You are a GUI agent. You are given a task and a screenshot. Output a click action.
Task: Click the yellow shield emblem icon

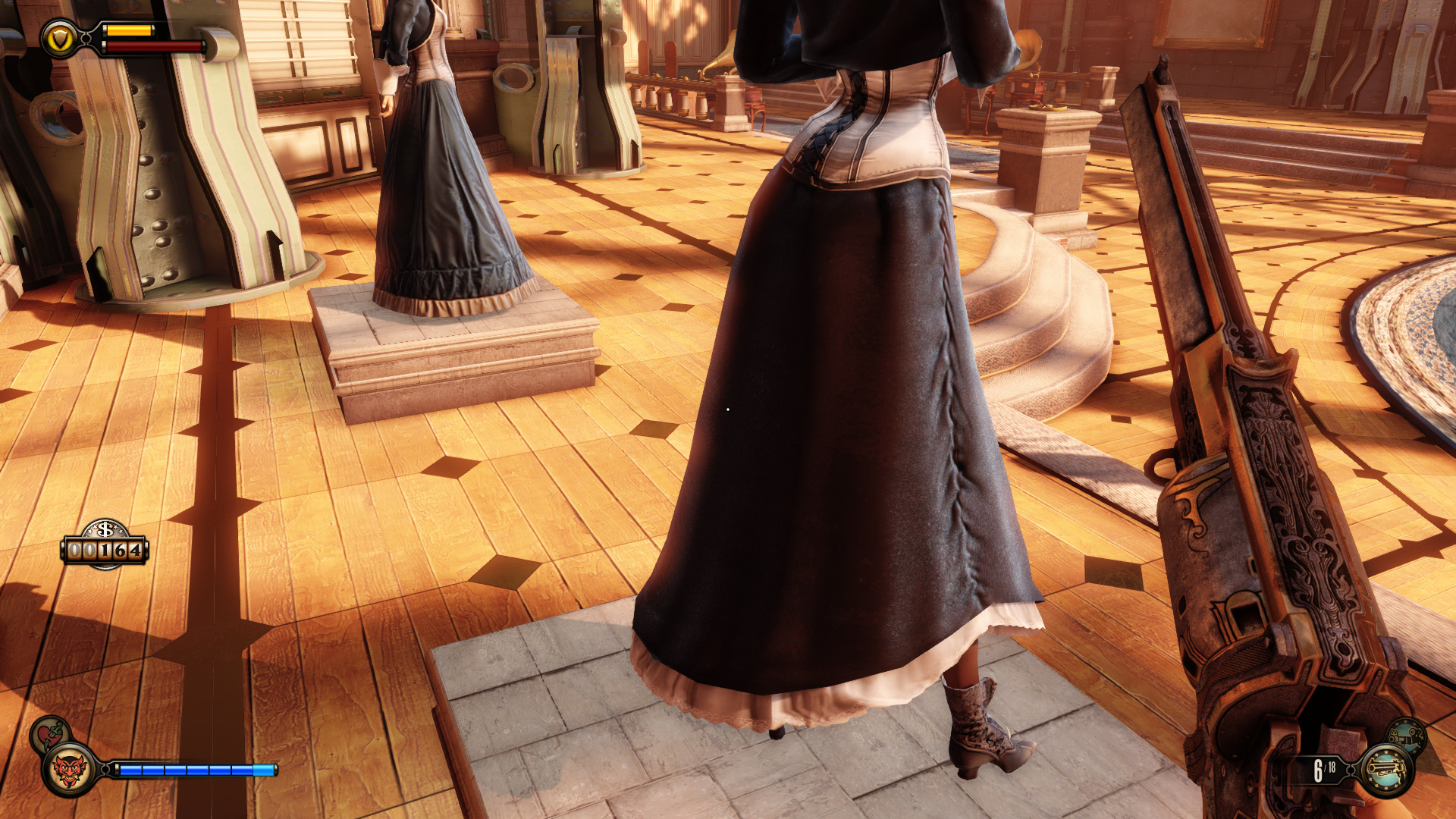tap(59, 39)
